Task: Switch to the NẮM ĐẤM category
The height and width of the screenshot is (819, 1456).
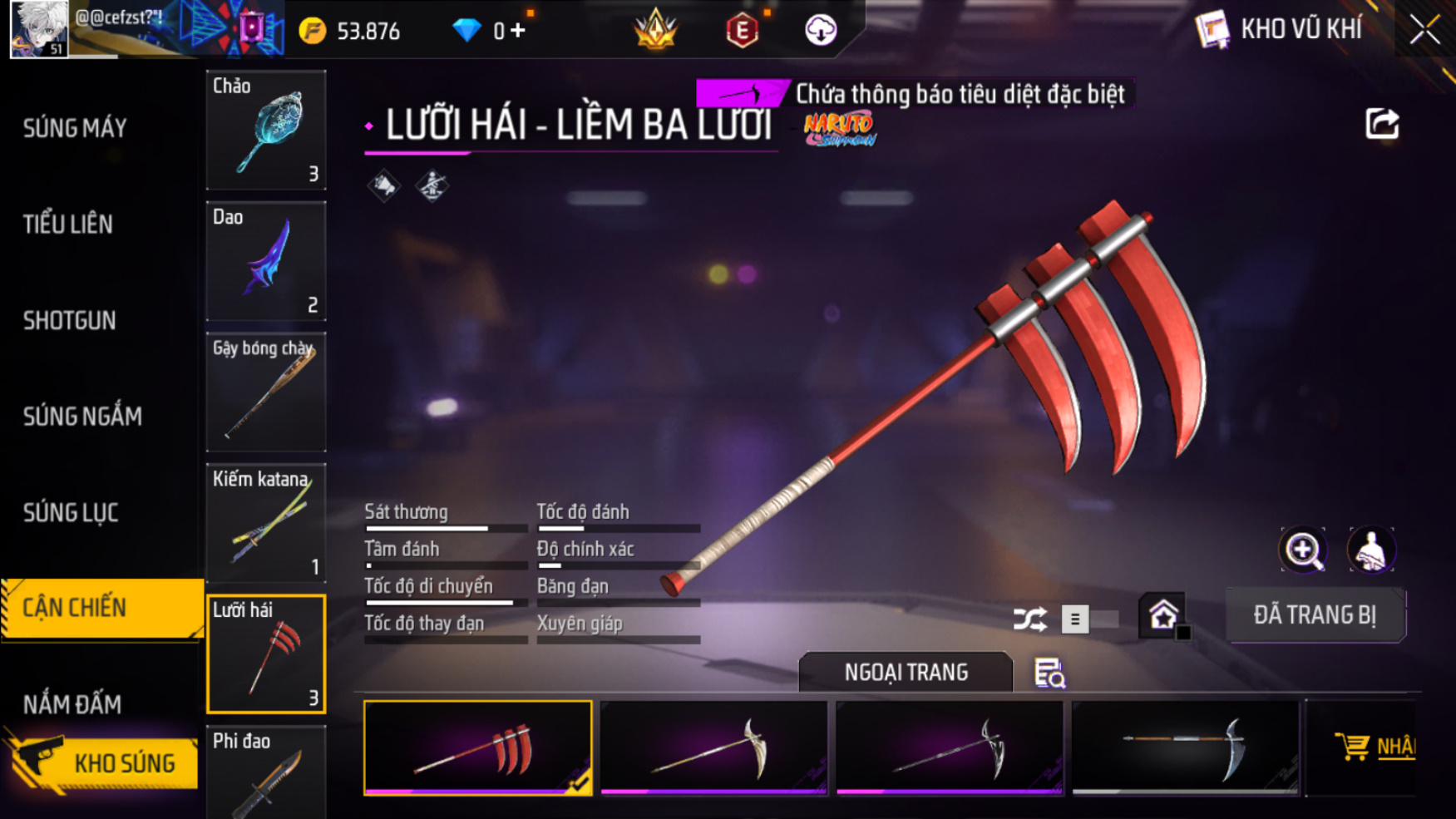Action: (72, 705)
